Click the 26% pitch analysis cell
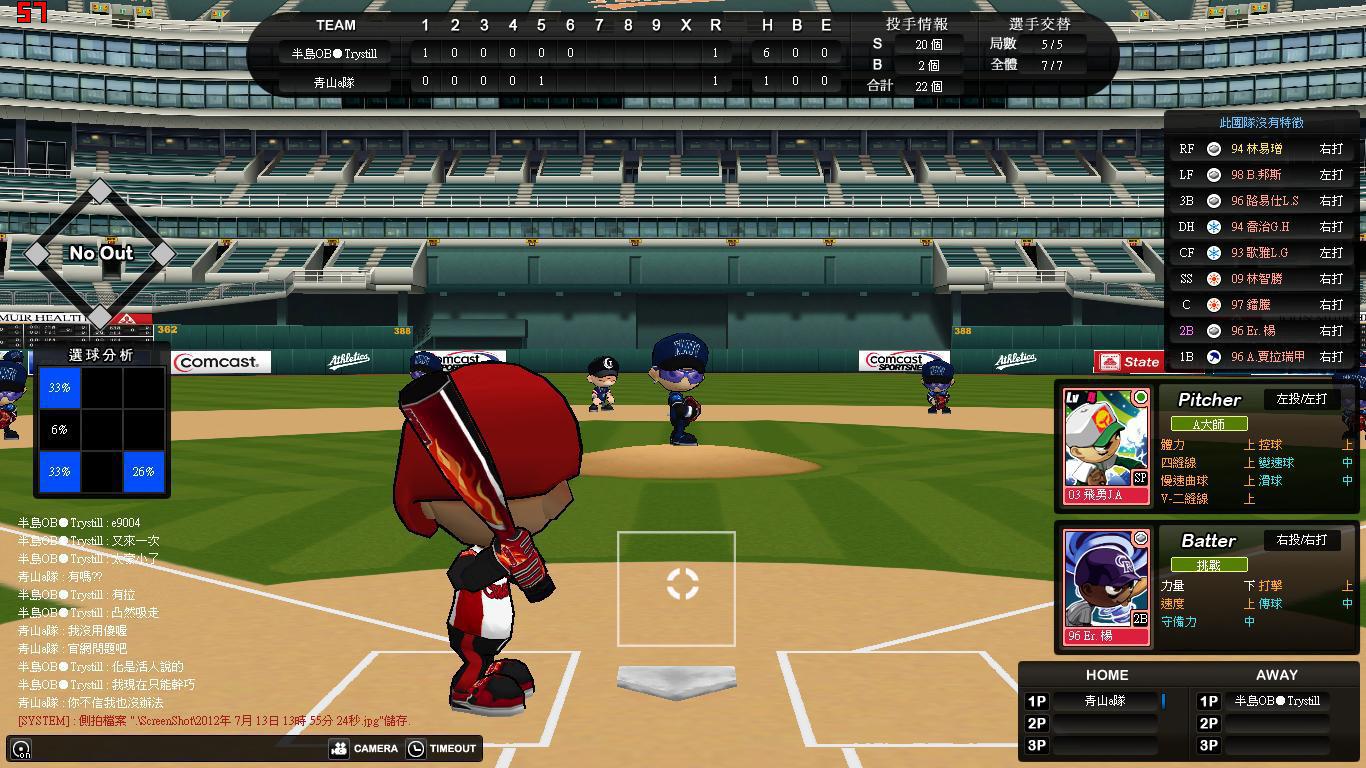The image size is (1366, 768). tap(144, 471)
